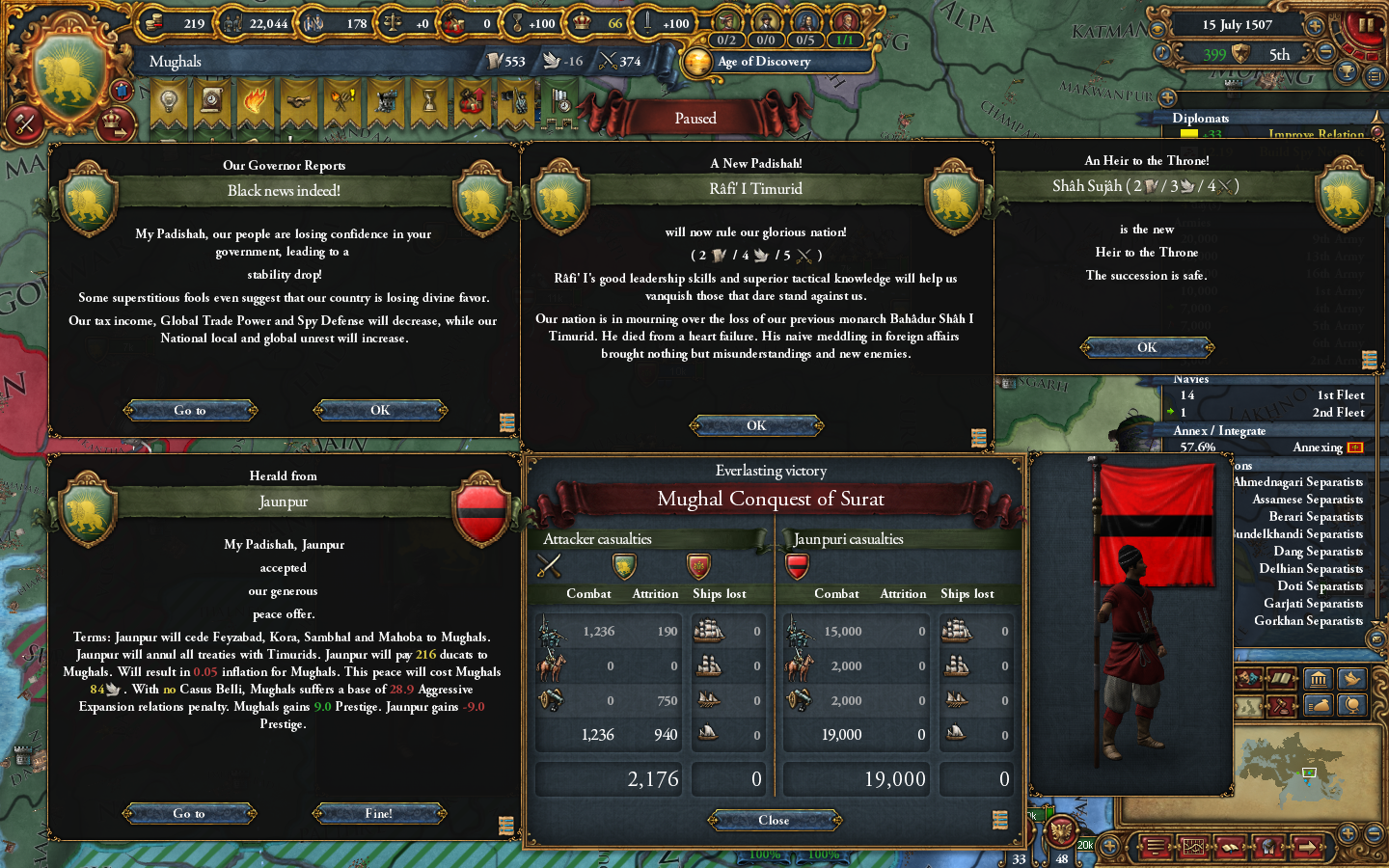Click the handshake diplomacy alert banner
The height and width of the screenshot is (868, 1389).
point(297,101)
